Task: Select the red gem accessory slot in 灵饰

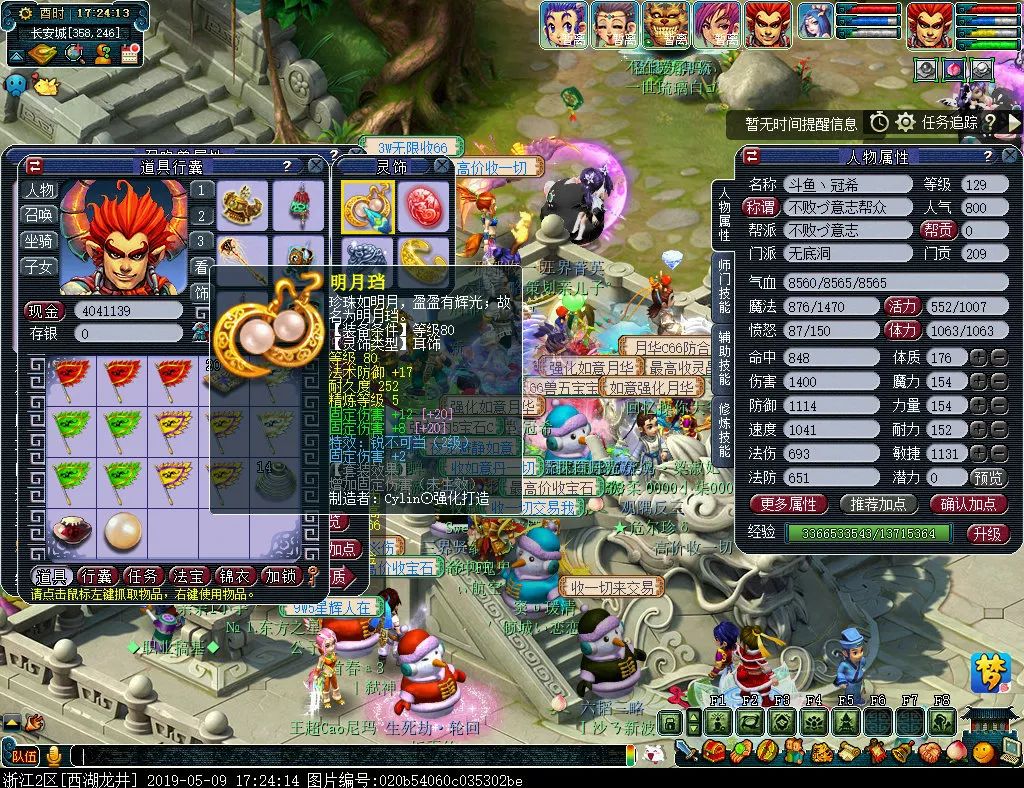Action: point(425,203)
